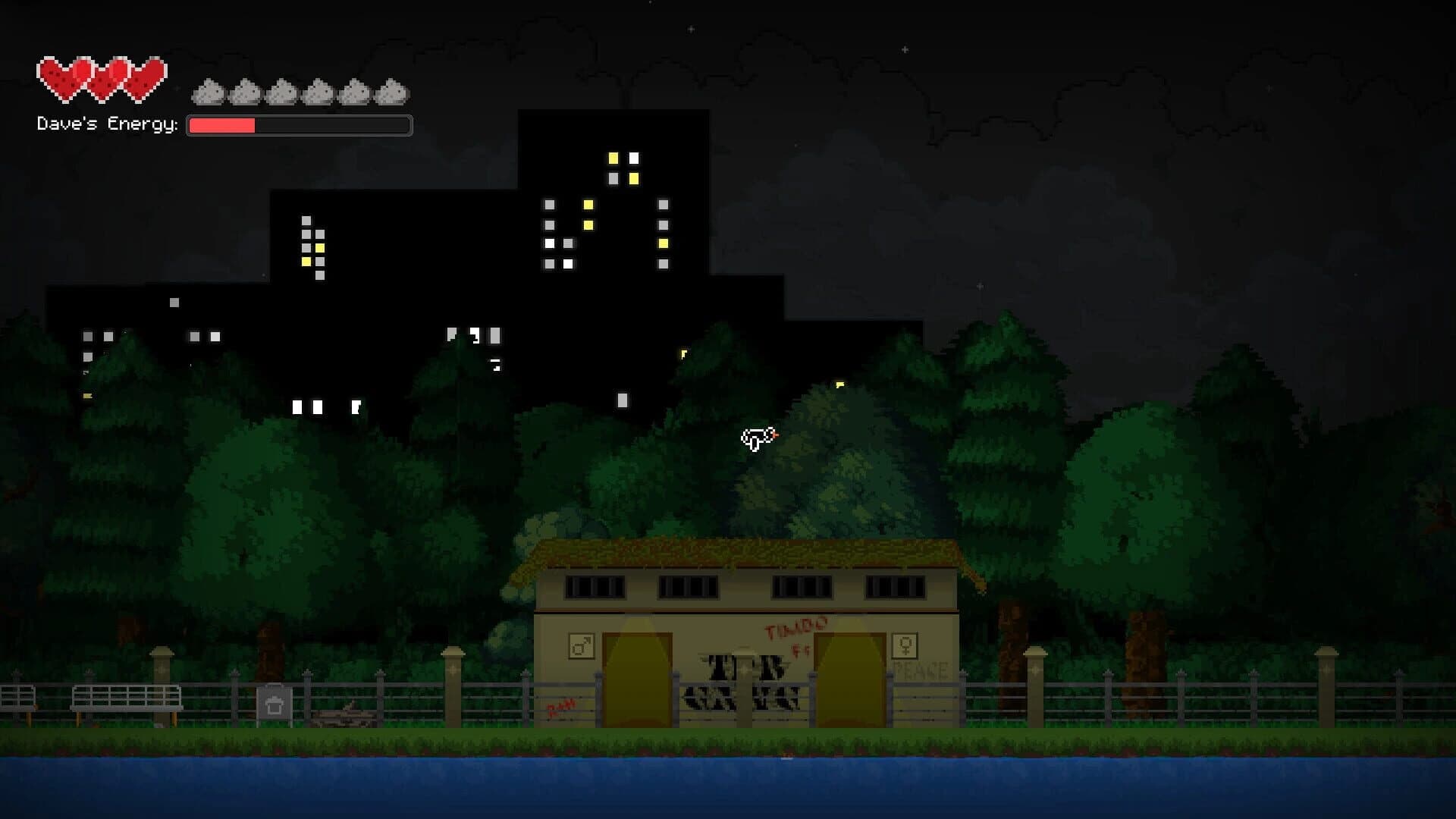Click Dave's Energy progress bar
The height and width of the screenshot is (819, 1456).
pyautogui.click(x=300, y=125)
